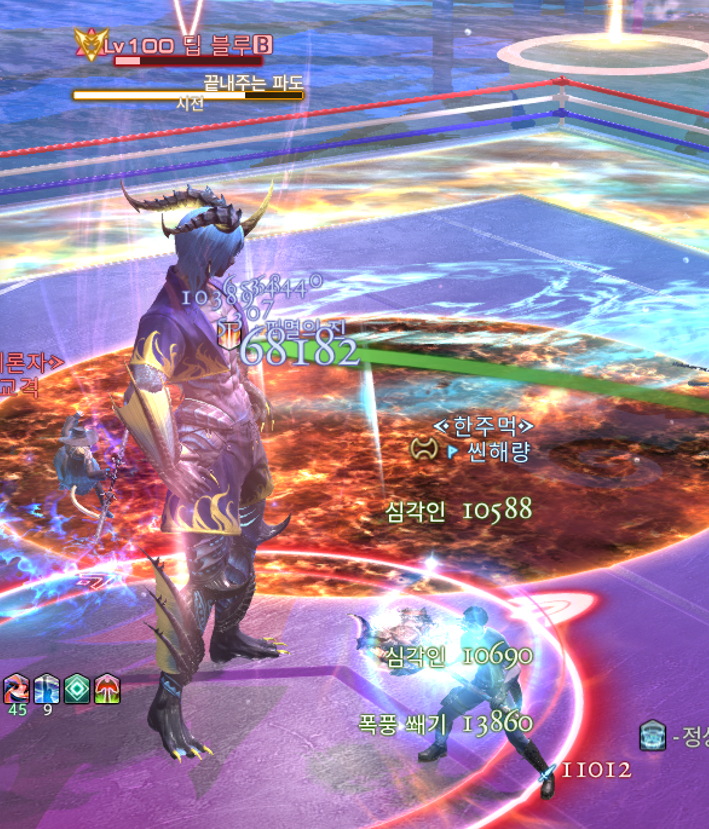Select the swirl status icon showing 45
Viewport: 709px width, 829px height.
pos(16,688)
